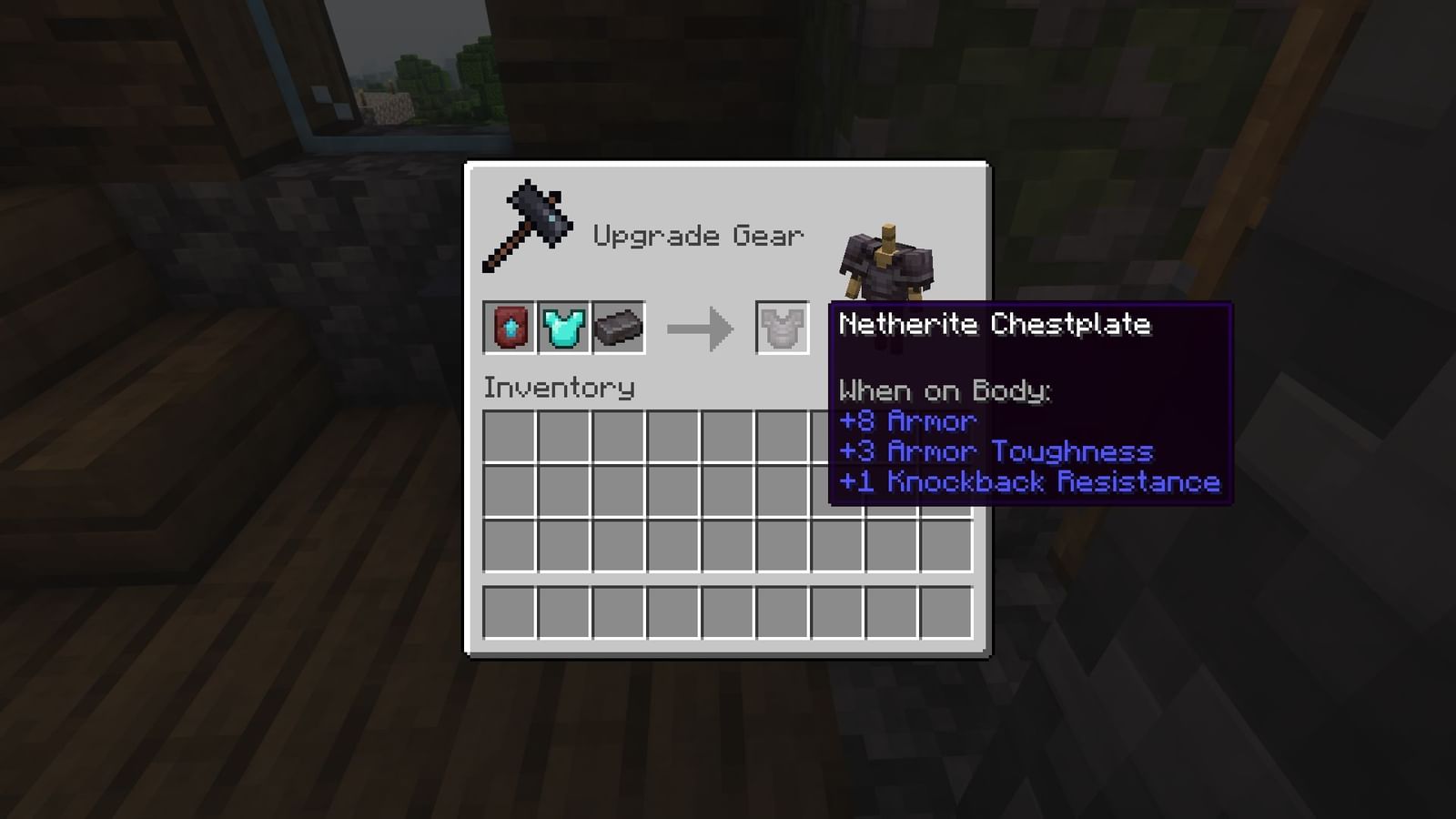The image size is (1456, 819).
Task: Click the Inventory section label
Action: pos(558,387)
